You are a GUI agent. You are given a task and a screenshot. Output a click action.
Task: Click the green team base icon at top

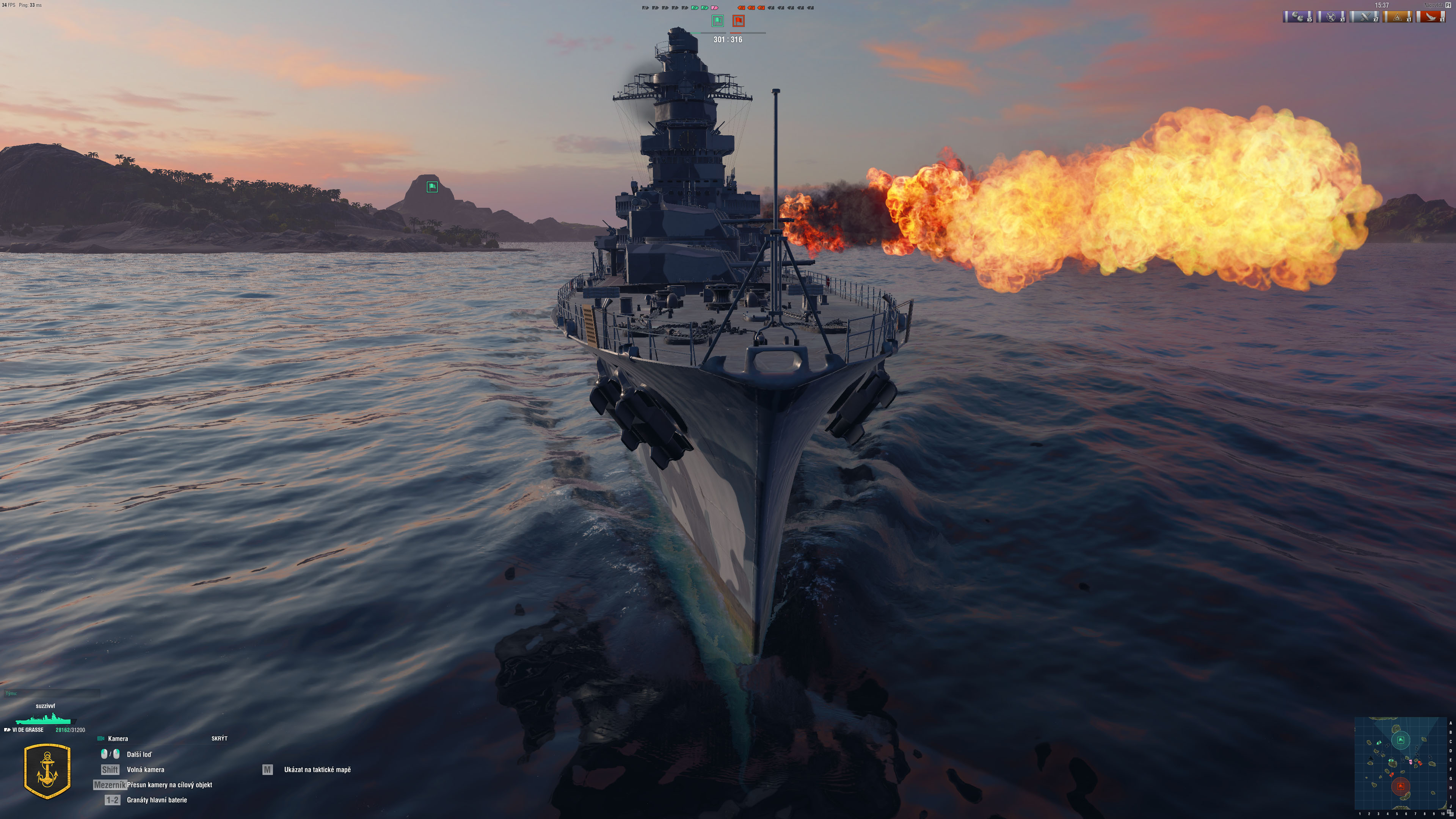pos(717,21)
